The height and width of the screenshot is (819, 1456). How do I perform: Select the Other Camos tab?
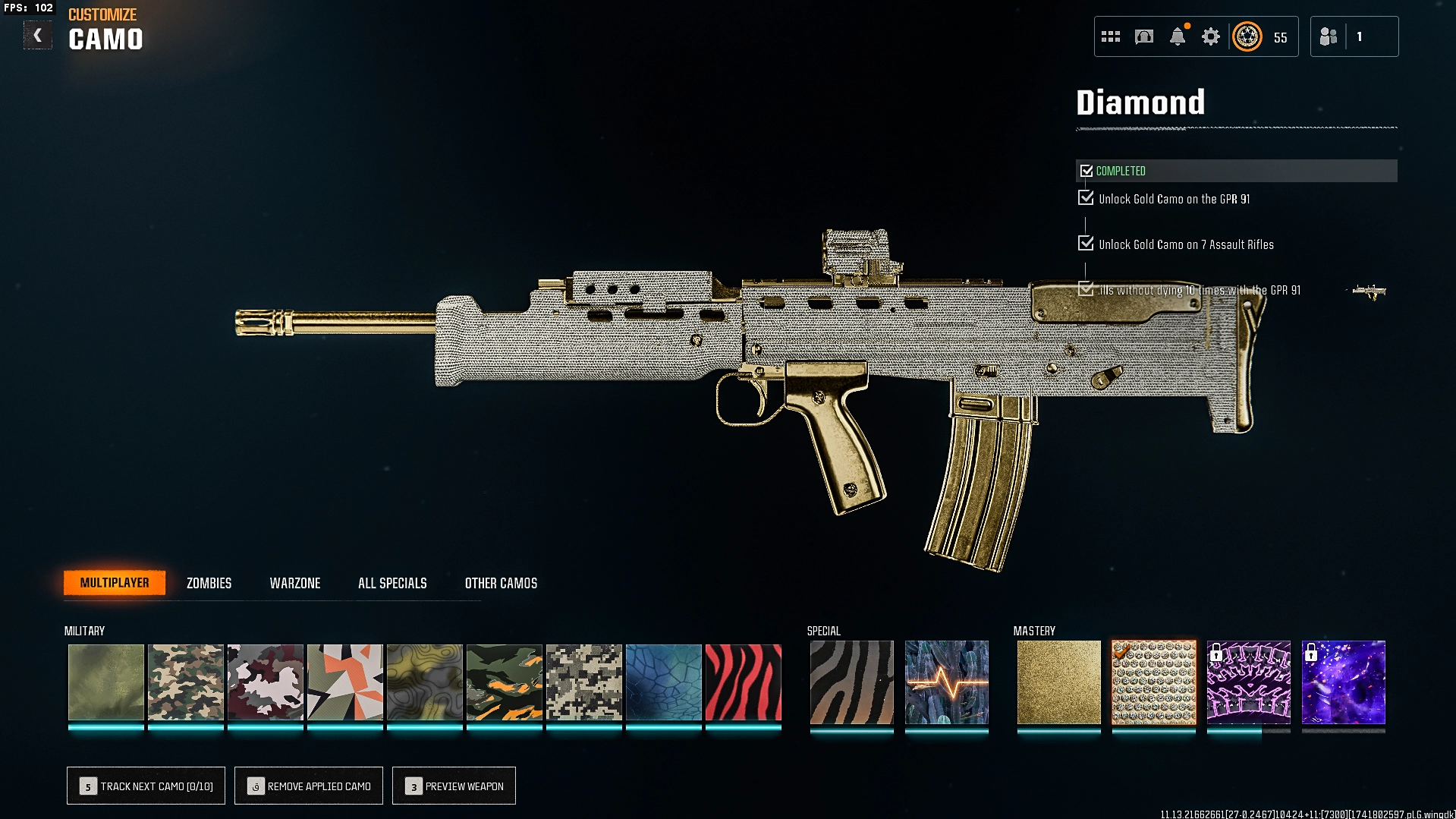[501, 583]
